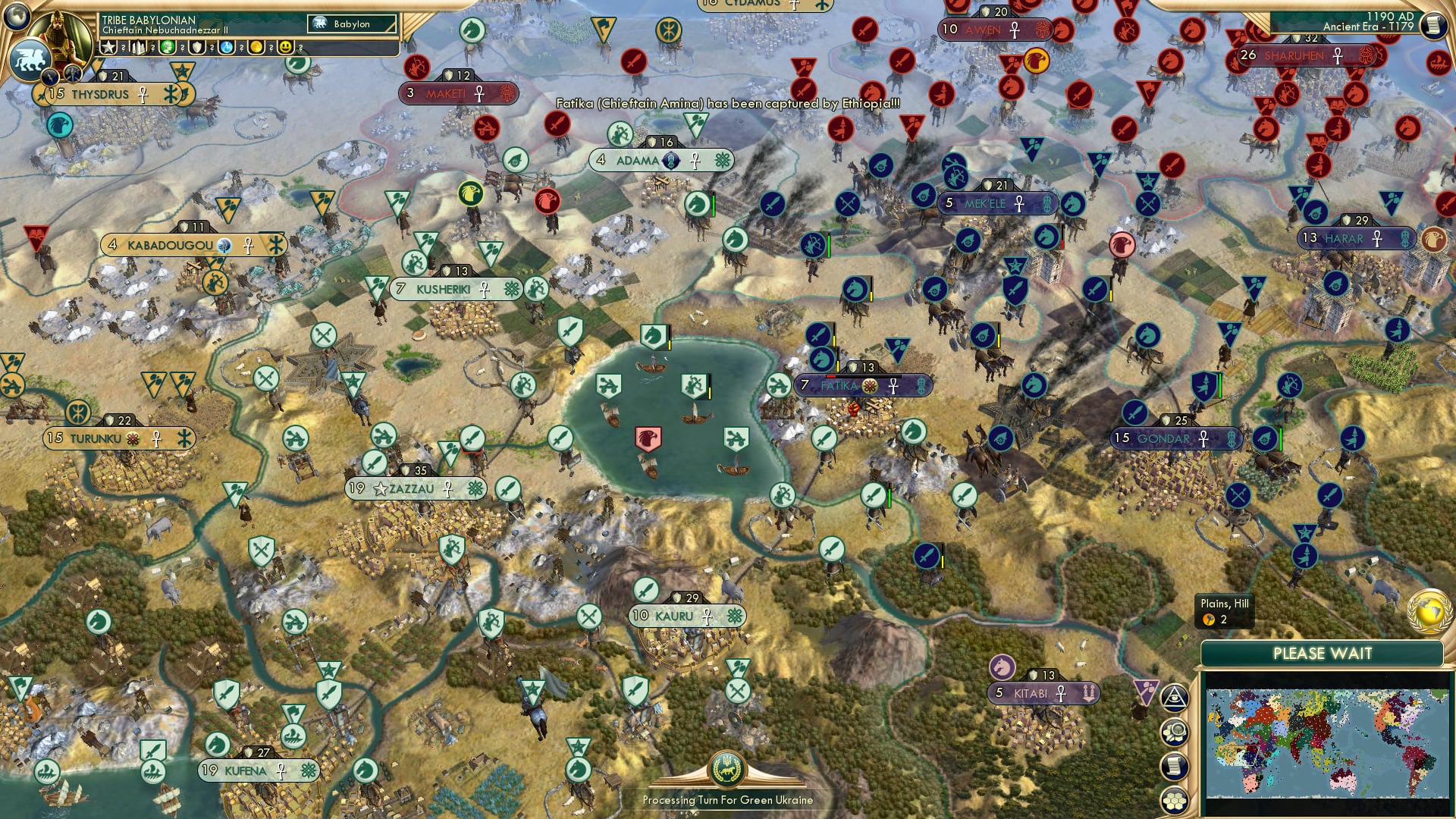Click the green head icon in the stats bar
Screen dimensions: 1456x819
tap(168, 48)
